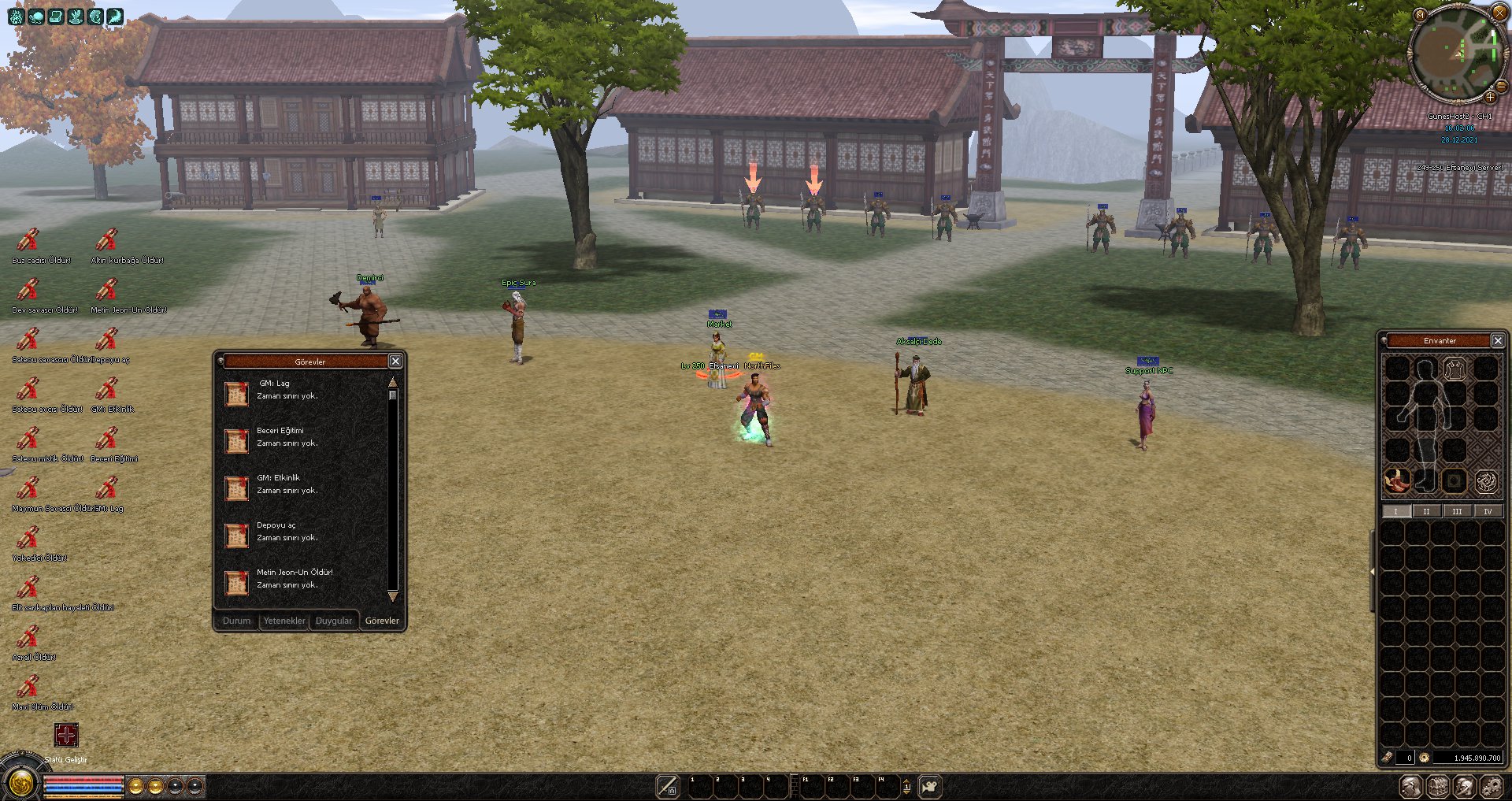The image size is (1512, 801).
Task: Click the equipped armor slot
Action: pyautogui.click(x=1455, y=368)
